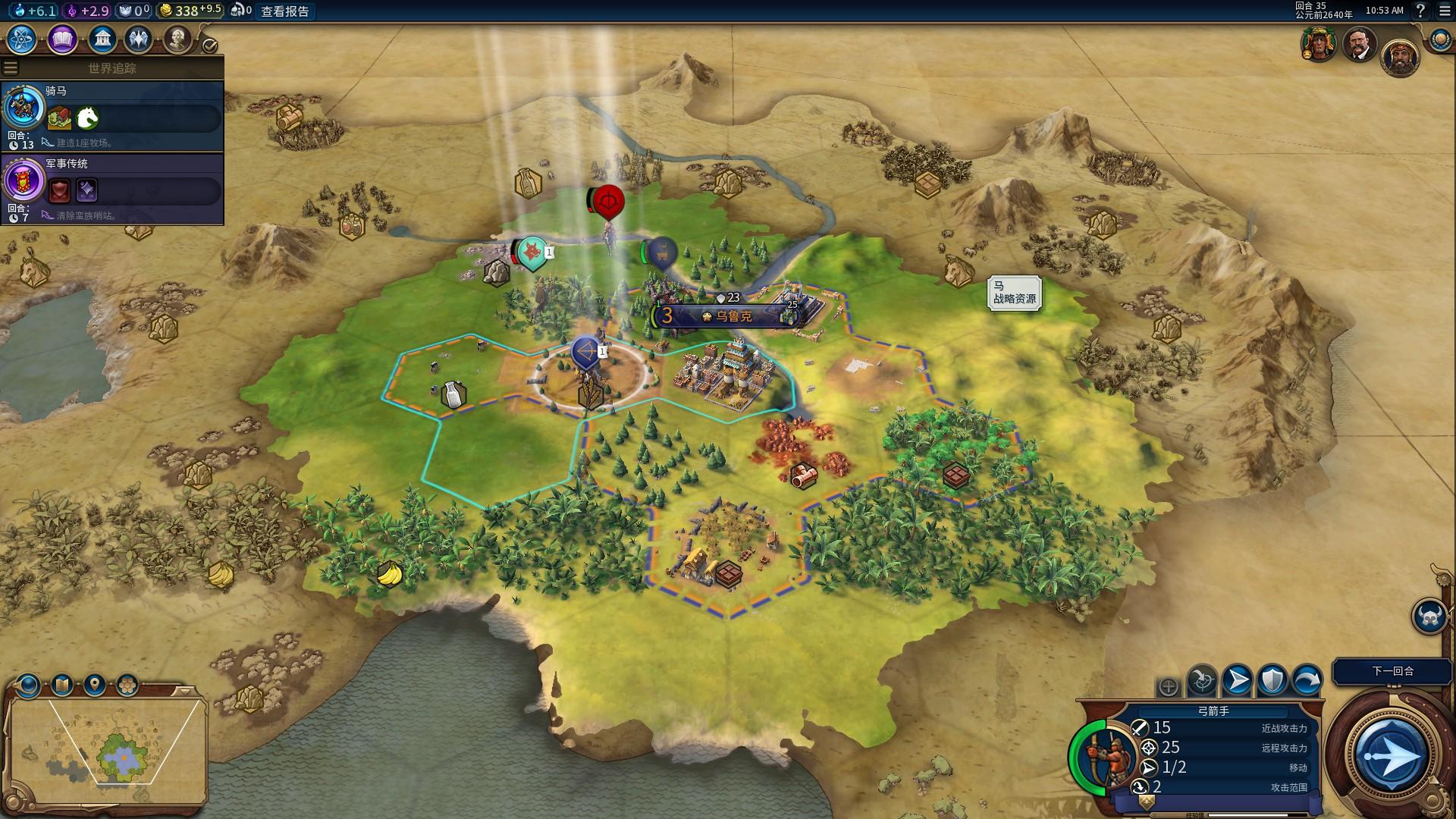The image size is (1456, 819).
Task: Choose the ranged attack crosshair action
Action: tap(1202, 680)
